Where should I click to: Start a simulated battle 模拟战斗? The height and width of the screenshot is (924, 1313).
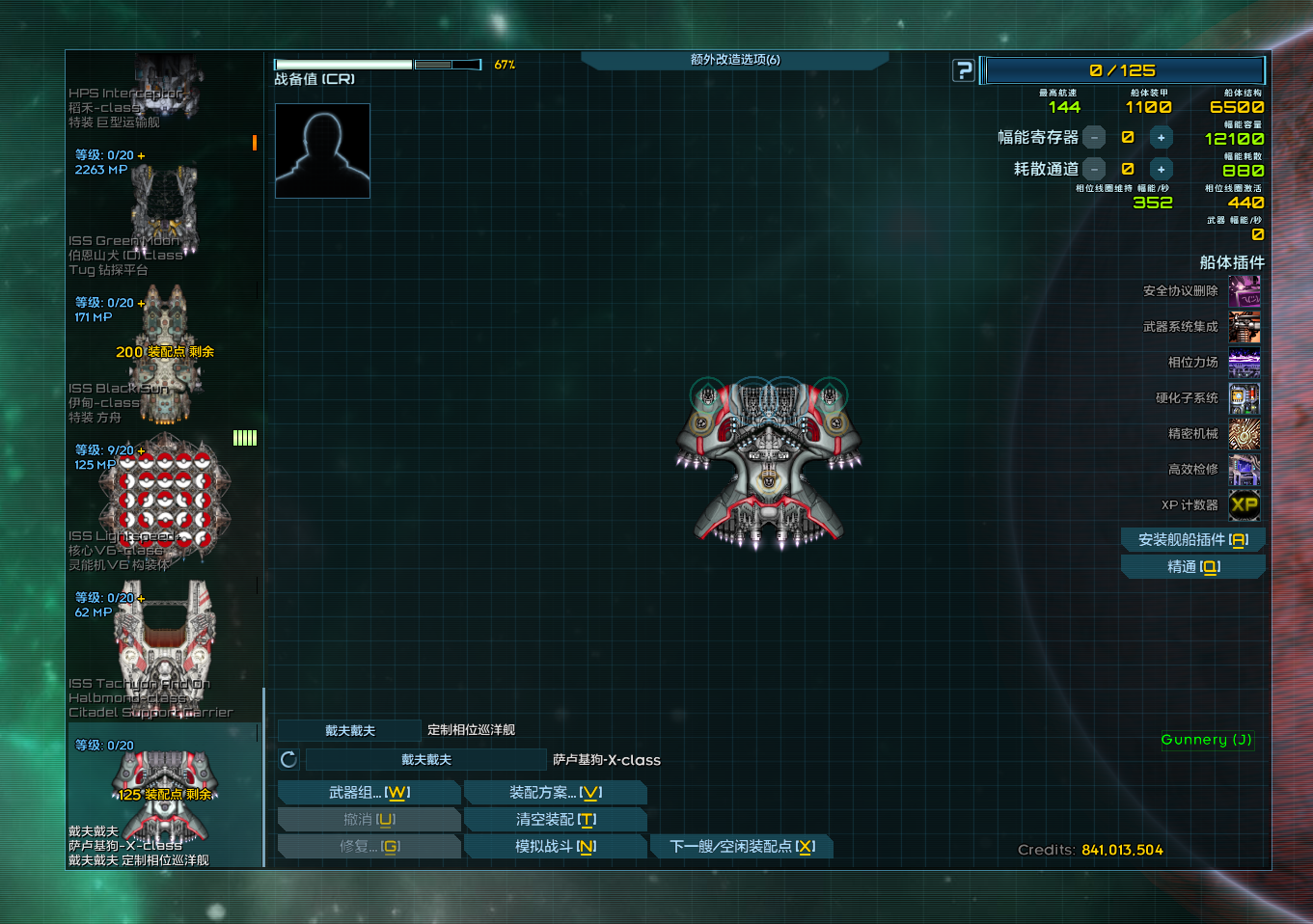pyautogui.click(x=555, y=847)
